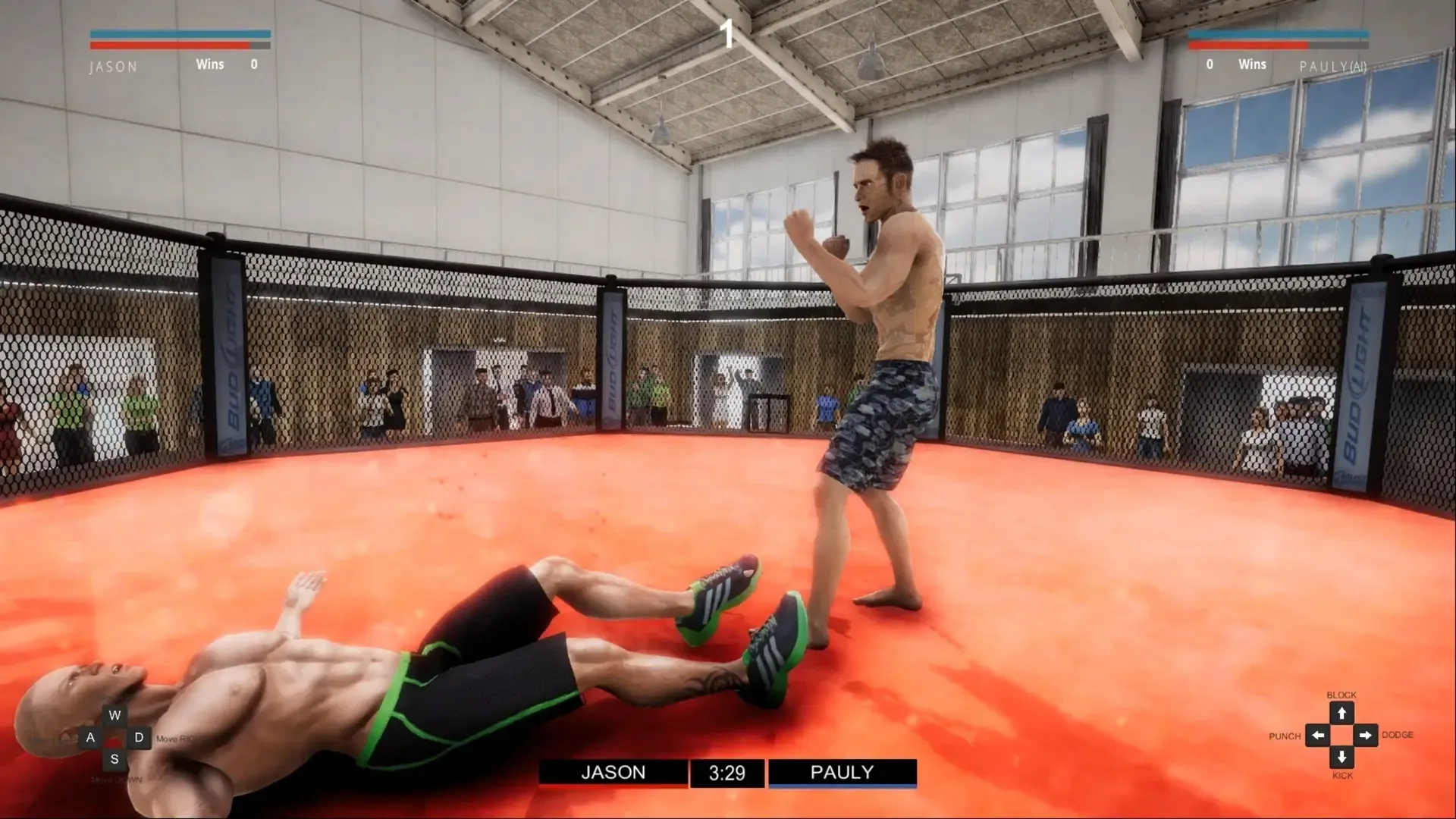Select the JASON nameplate tab

tap(613, 773)
